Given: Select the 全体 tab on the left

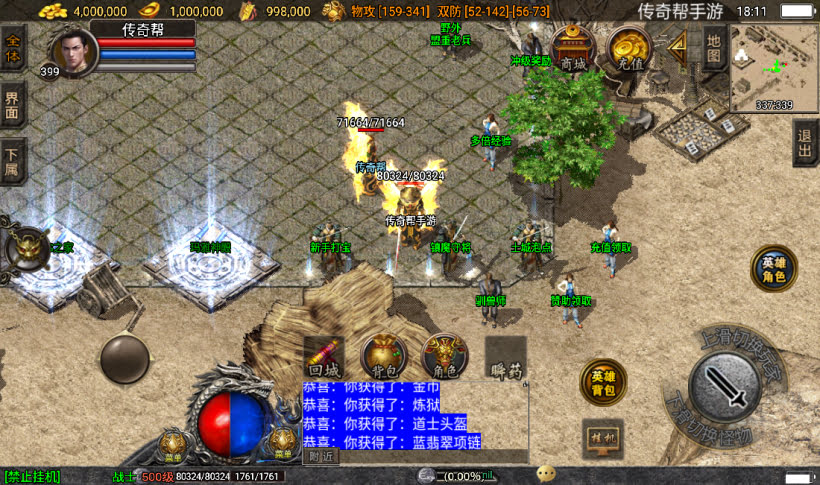Looking at the screenshot, I should (13, 48).
